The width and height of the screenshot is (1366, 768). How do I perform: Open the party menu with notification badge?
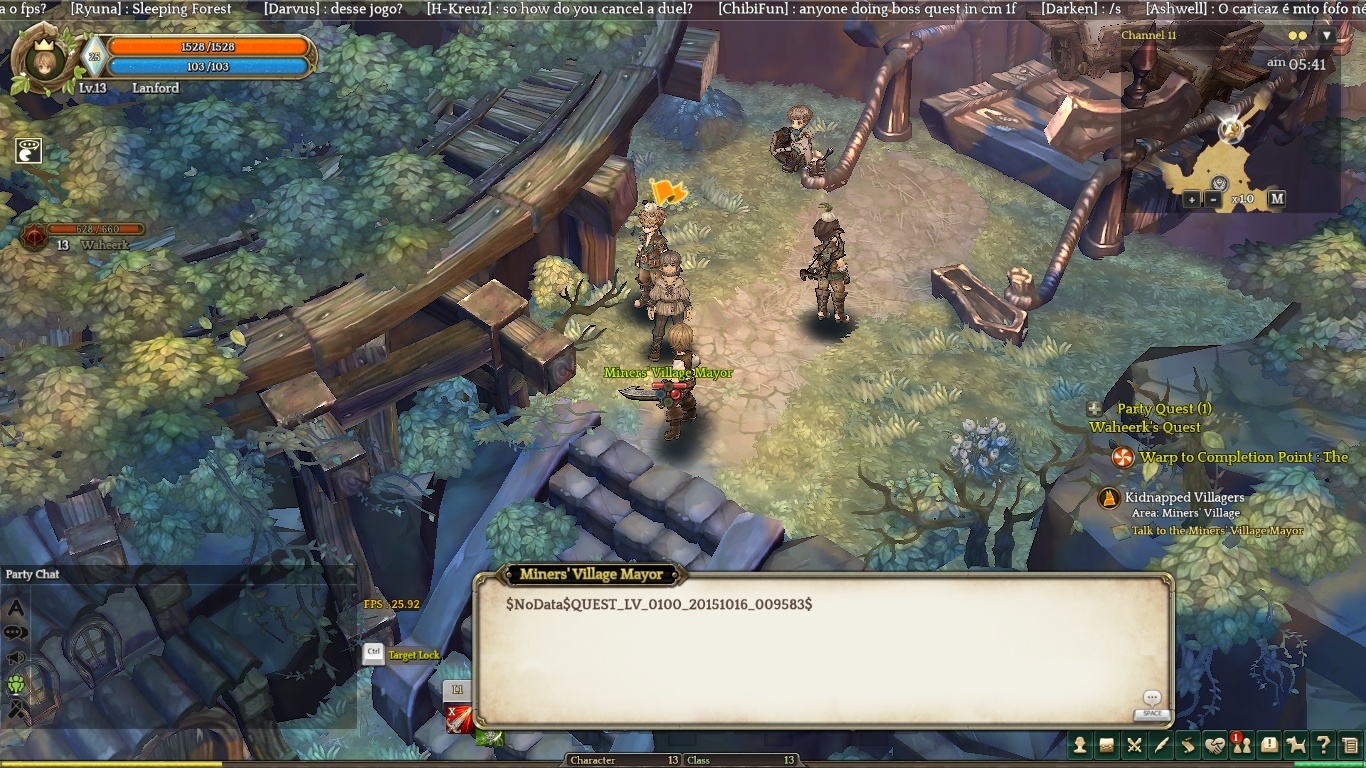(x=1242, y=745)
